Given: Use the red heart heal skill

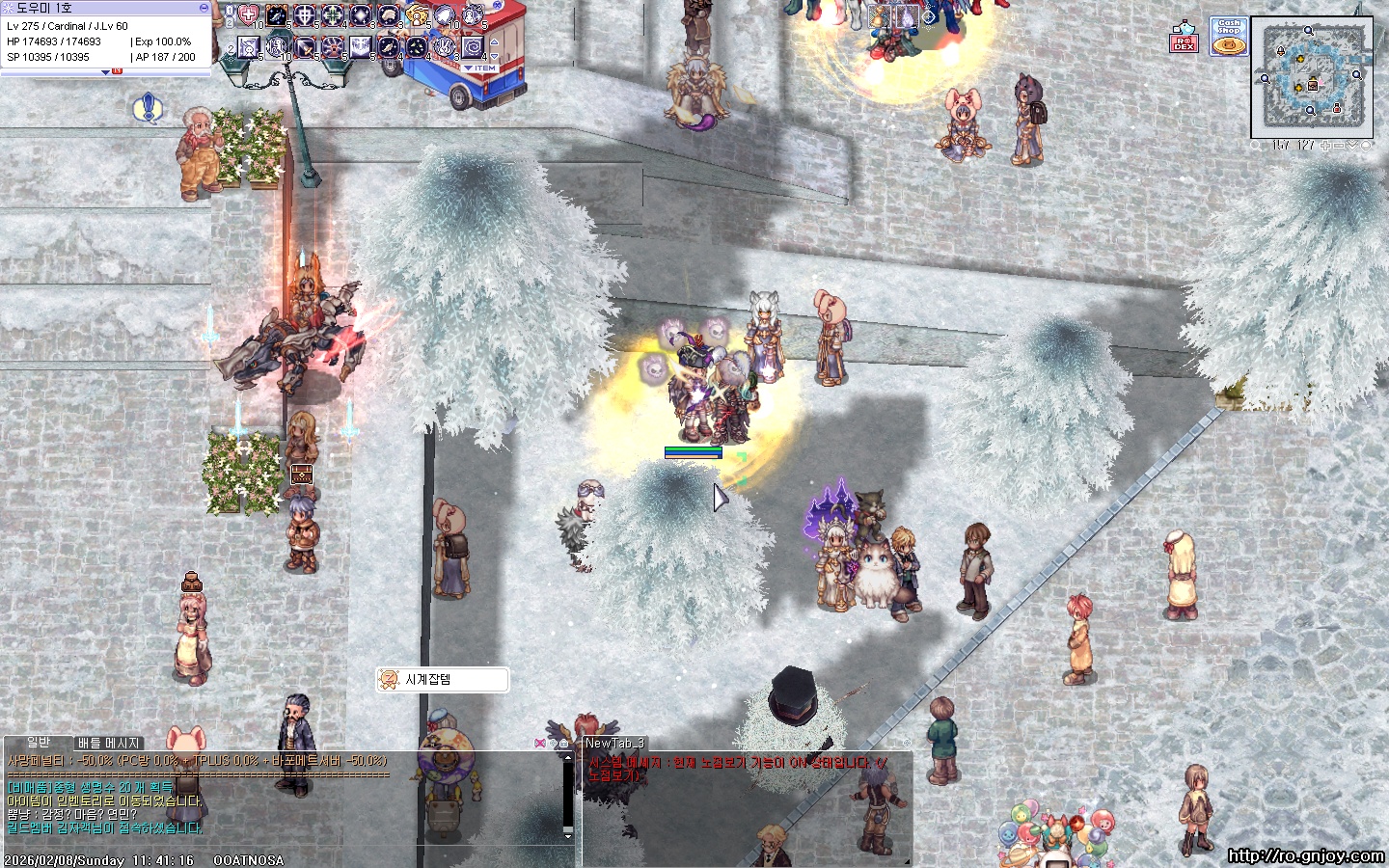Looking at the screenshot, I should coord(249,15).
